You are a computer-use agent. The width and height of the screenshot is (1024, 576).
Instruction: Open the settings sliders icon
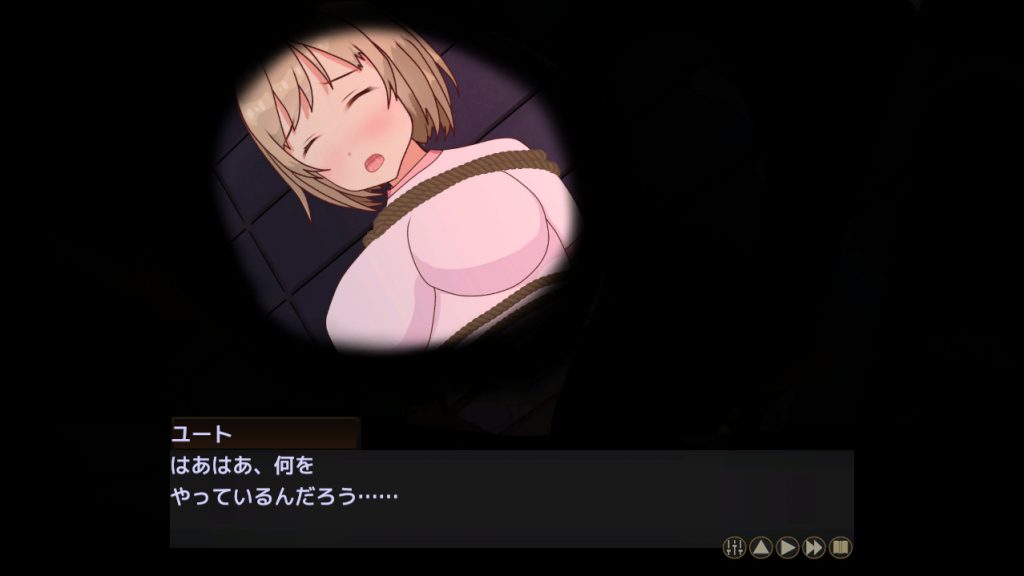pyautogui.click(x=734, y=547)
